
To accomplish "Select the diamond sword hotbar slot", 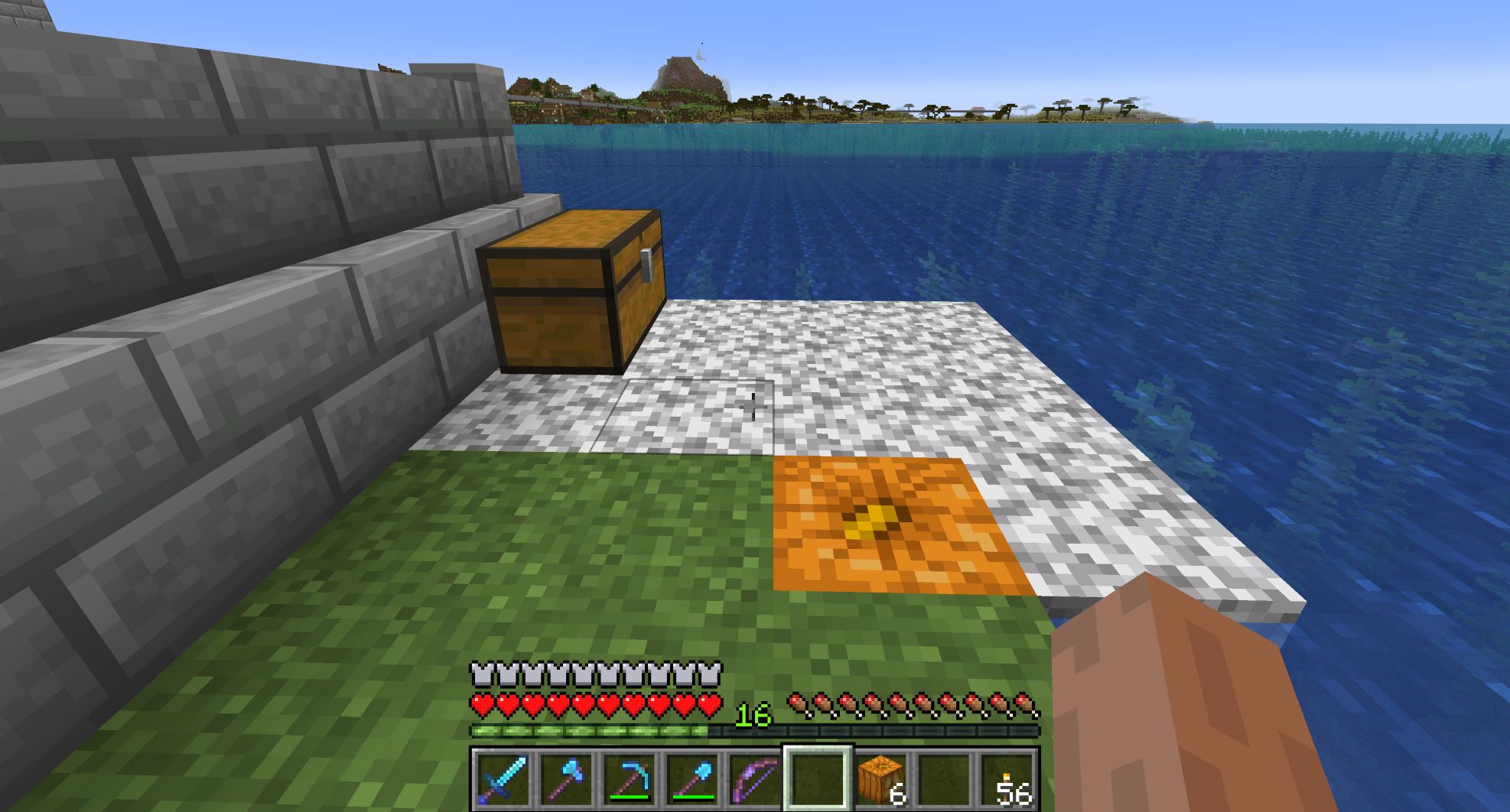I will coord(502,778).
